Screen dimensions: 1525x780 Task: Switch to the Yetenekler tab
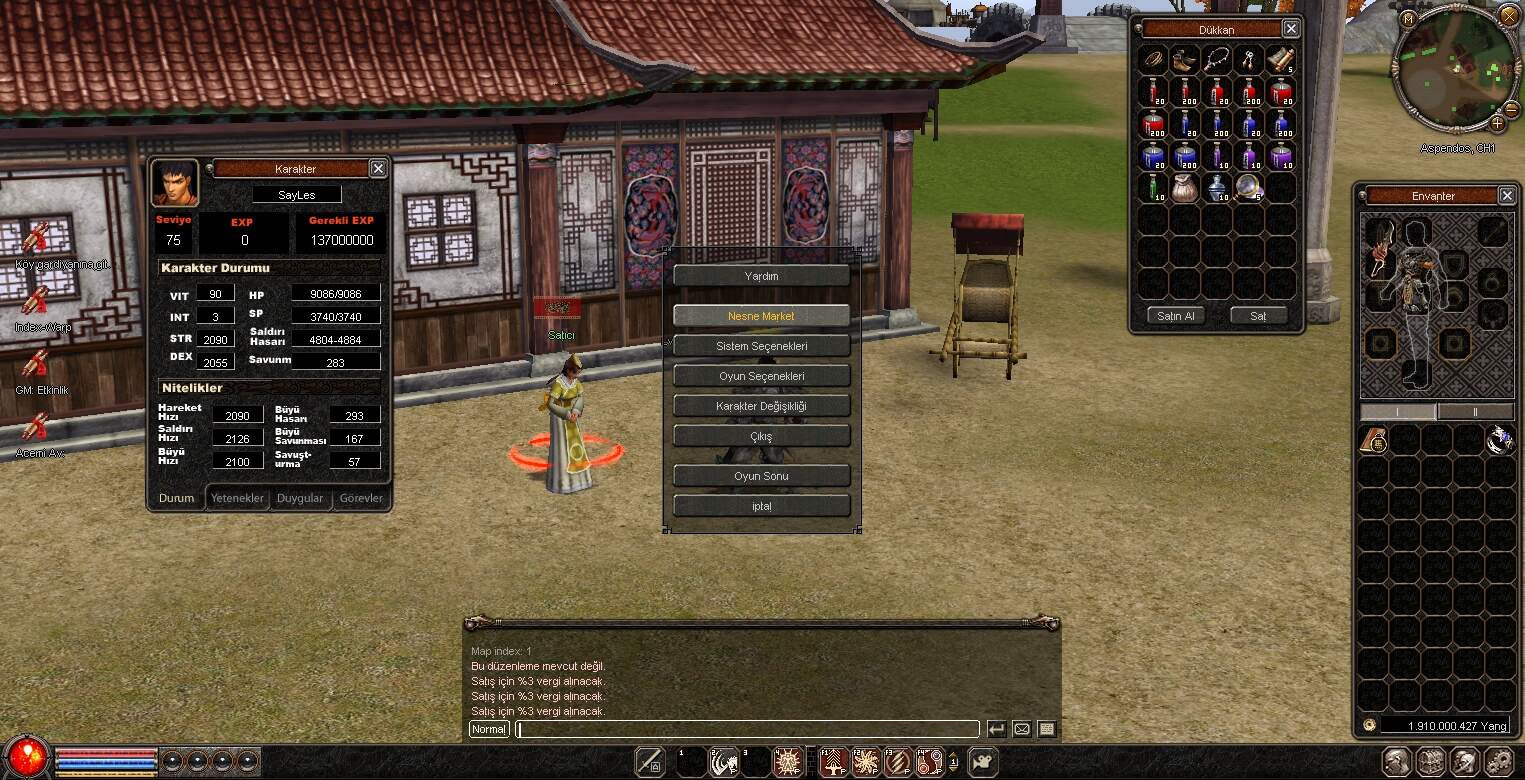(237, 498)
